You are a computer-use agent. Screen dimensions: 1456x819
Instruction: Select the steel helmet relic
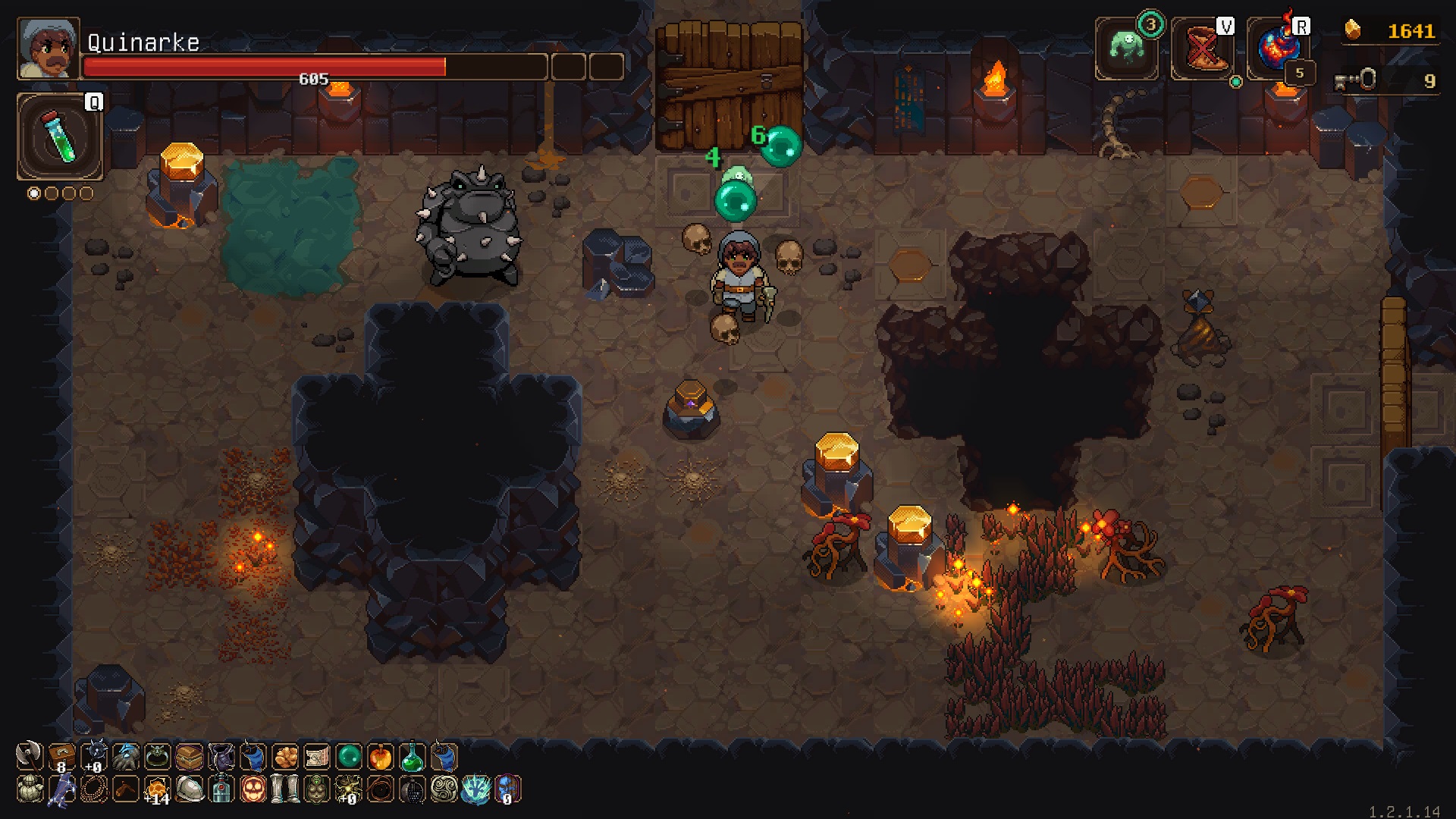[189, 789]
